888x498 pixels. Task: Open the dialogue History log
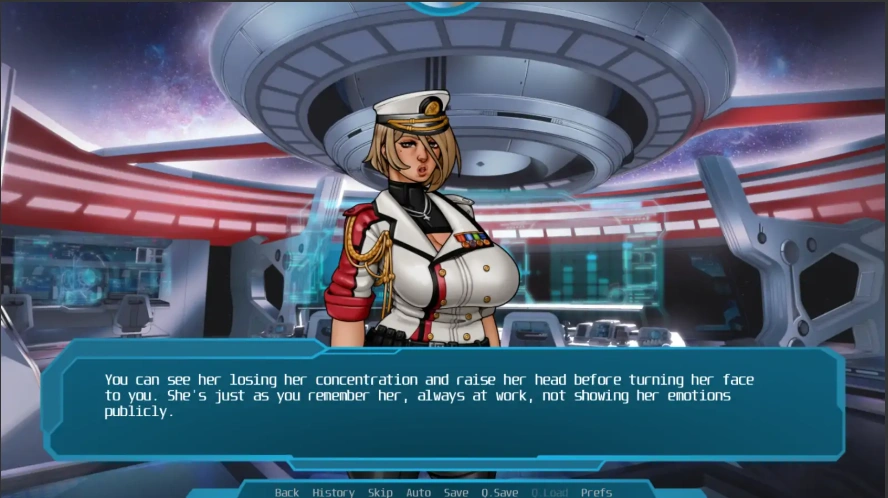click(333, 492)
